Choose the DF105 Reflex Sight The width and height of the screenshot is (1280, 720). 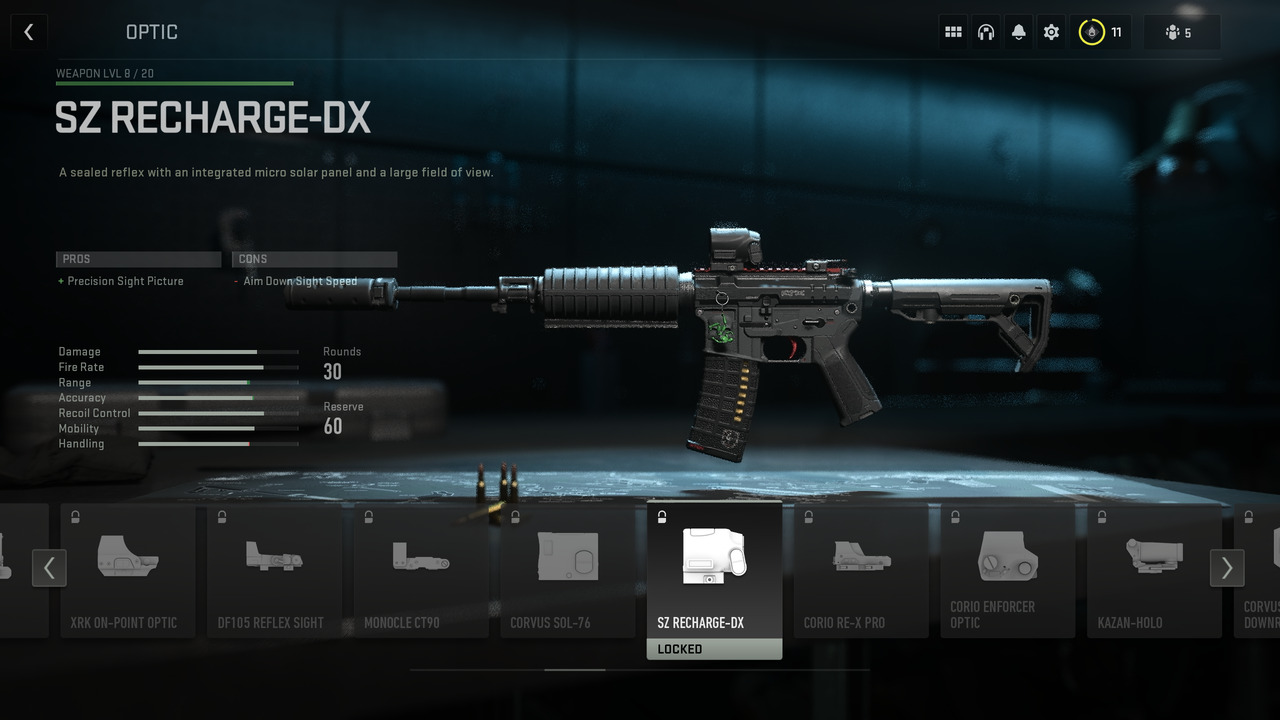tap(274, 570)
